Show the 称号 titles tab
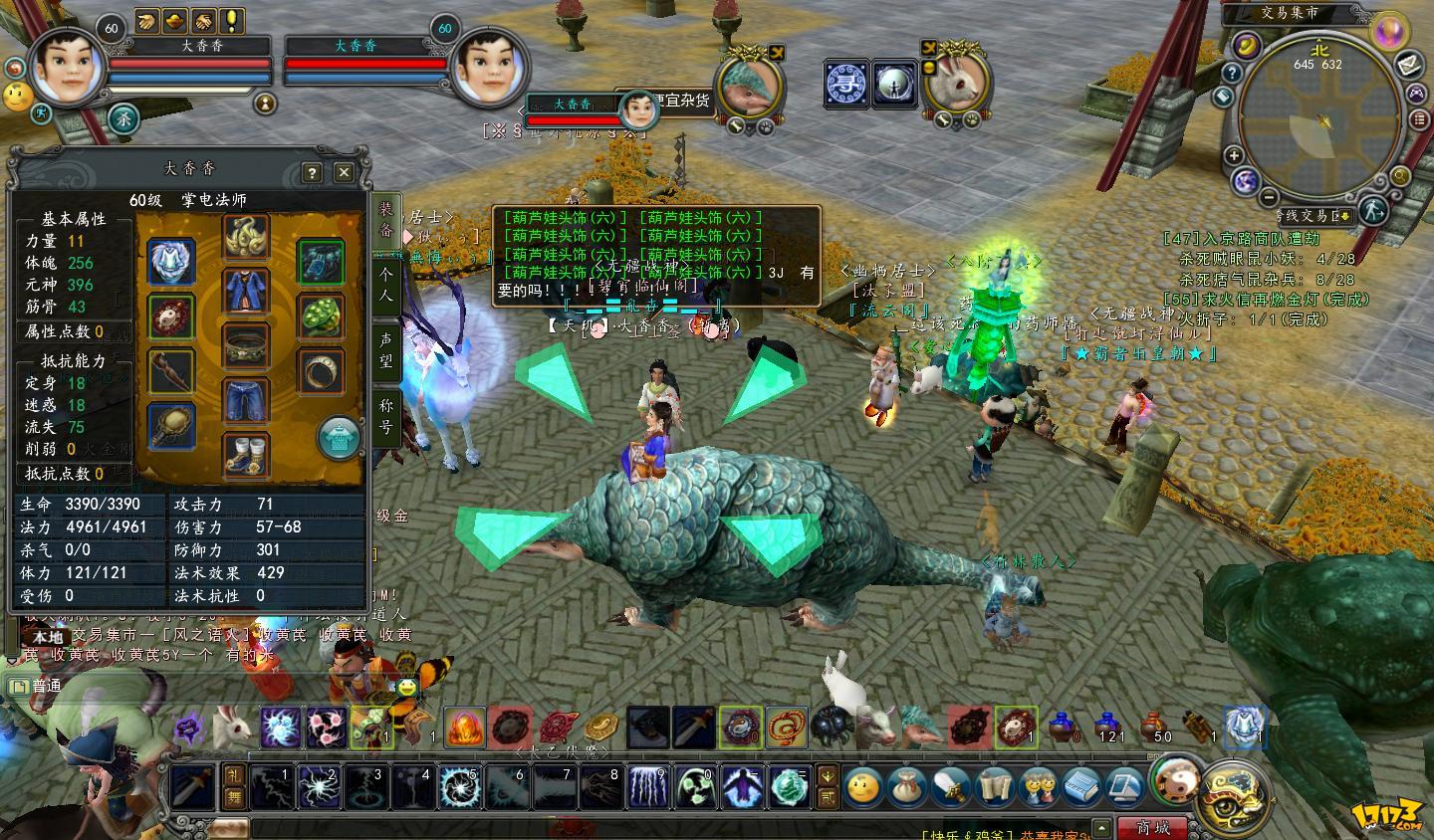This screenshot has height=840, width=1434. pyautogui.click(x=386, y=417)
